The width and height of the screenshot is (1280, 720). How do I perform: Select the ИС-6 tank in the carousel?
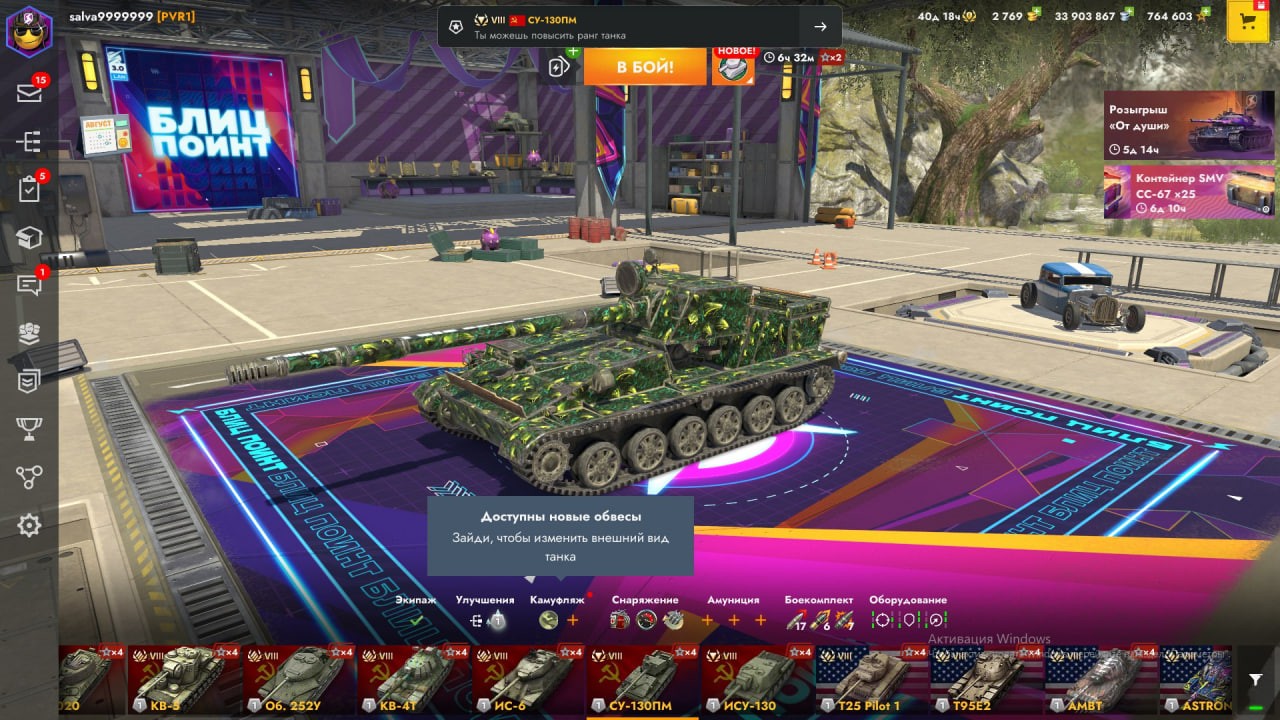point(528,679)
